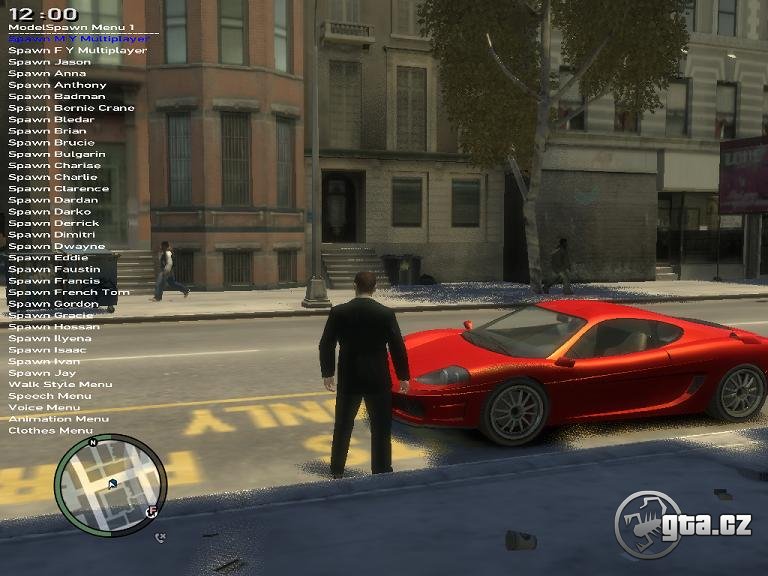Image resolution: width=768 pixels, height=576 pixels.
Task: Open the Animation Menu
Action: 58,419
